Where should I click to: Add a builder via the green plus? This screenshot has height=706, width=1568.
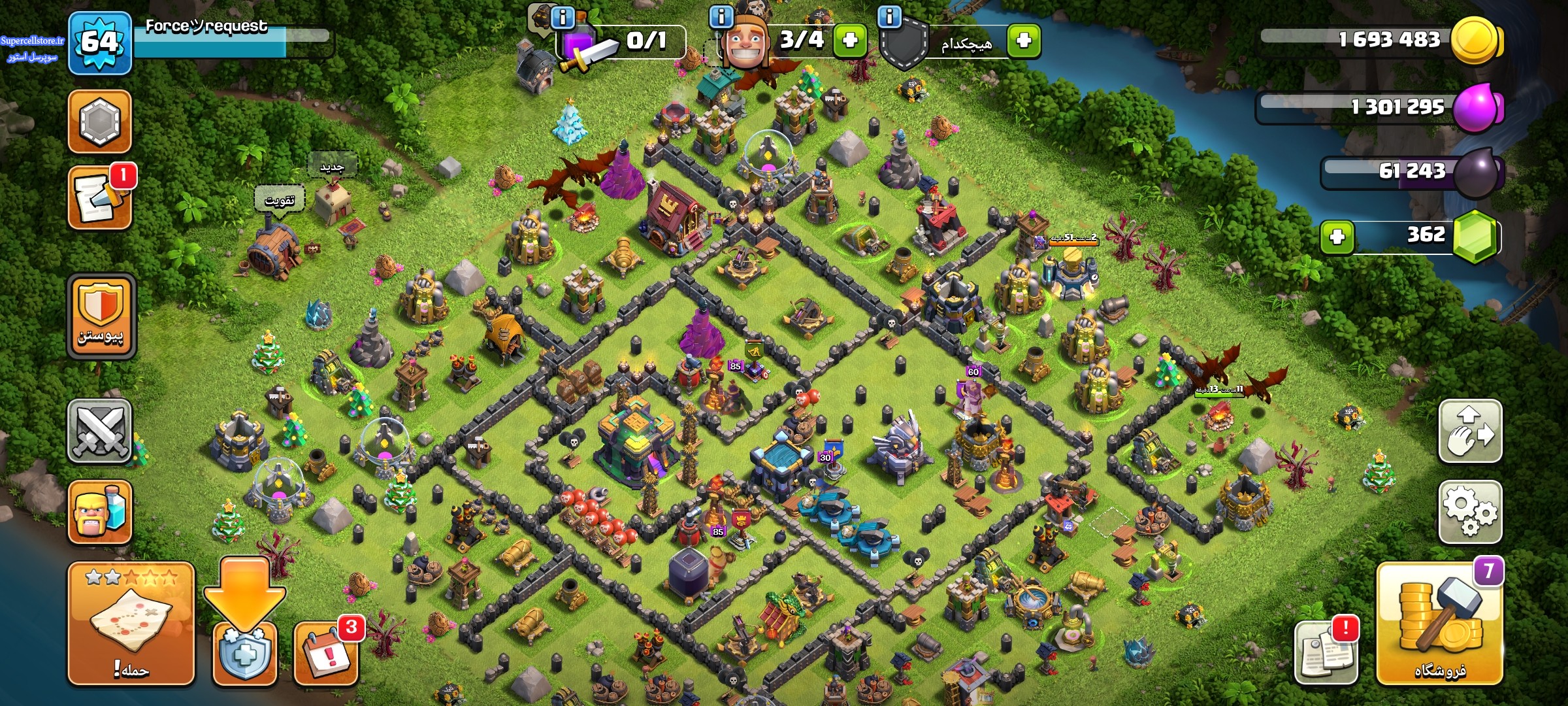[850, 41]
